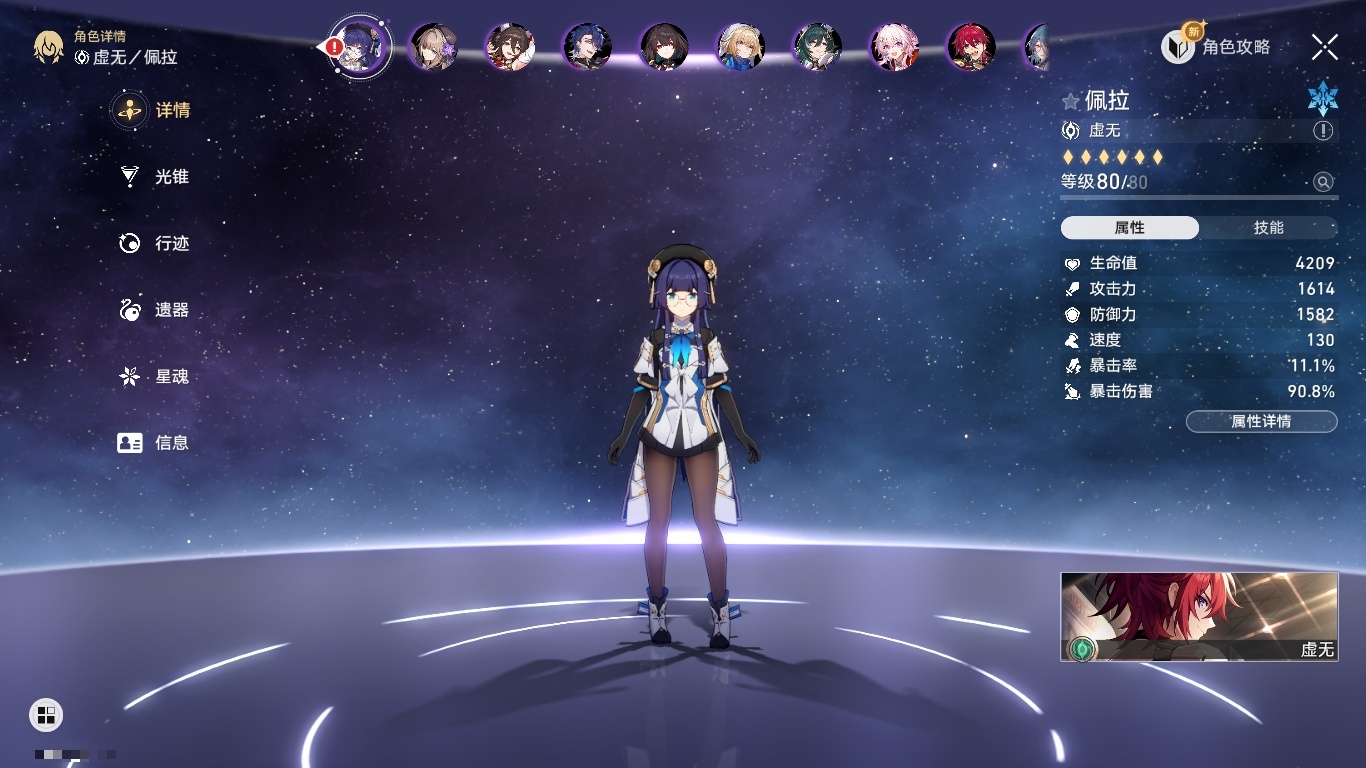Open 属性详情 attribute details
This screenshot has width=1366, height=768.
[1261, 422]
